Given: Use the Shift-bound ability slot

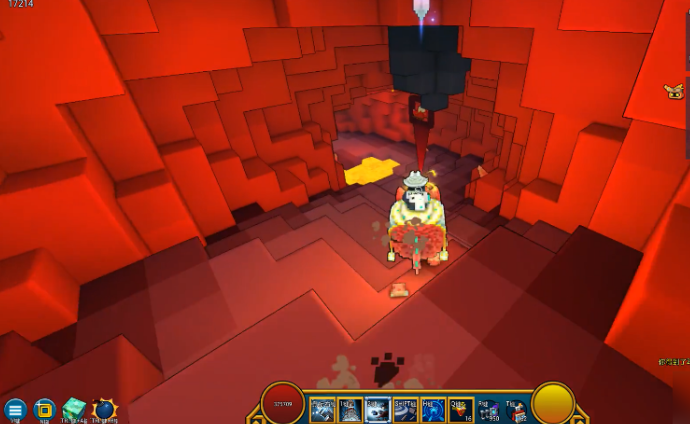Looking at the screenshot, I should (405, 409).
